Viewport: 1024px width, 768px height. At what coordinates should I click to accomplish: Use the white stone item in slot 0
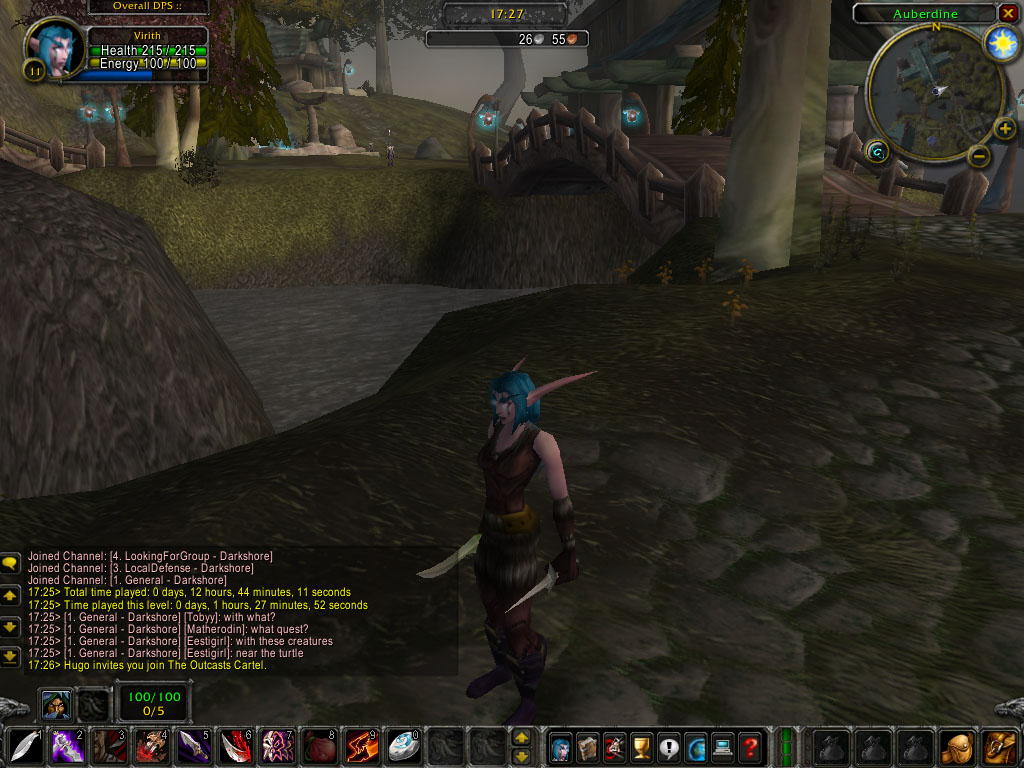click(x=402, y=746)
